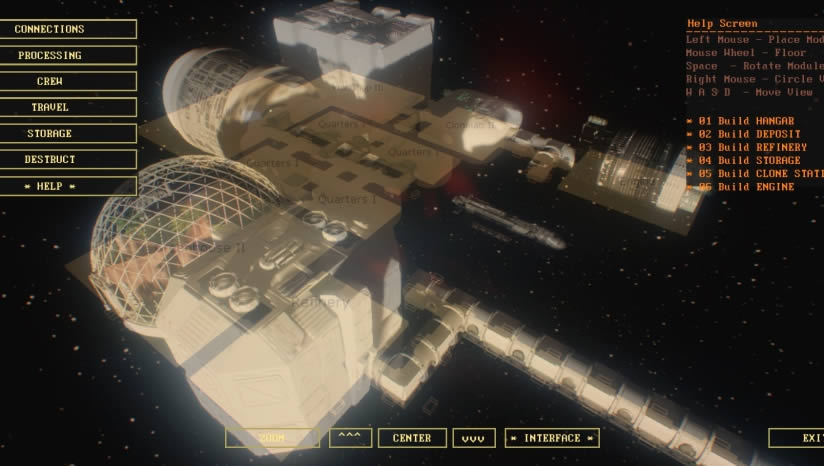This screenshot has height=466, width=824.
Task: Open the Travel menu
Action: pos(68,108)
